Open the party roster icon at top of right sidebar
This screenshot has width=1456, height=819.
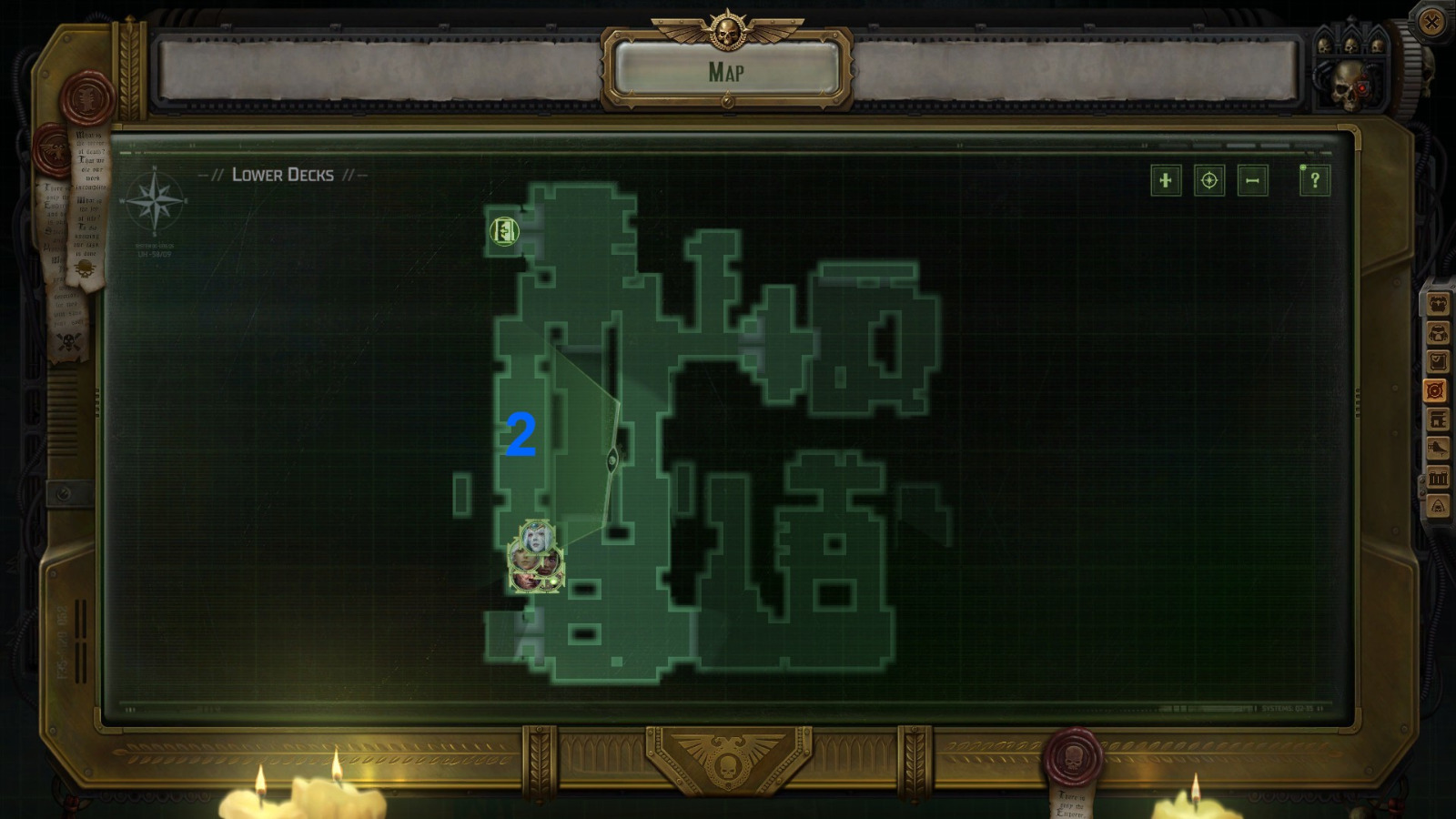tap(1436, 305)
